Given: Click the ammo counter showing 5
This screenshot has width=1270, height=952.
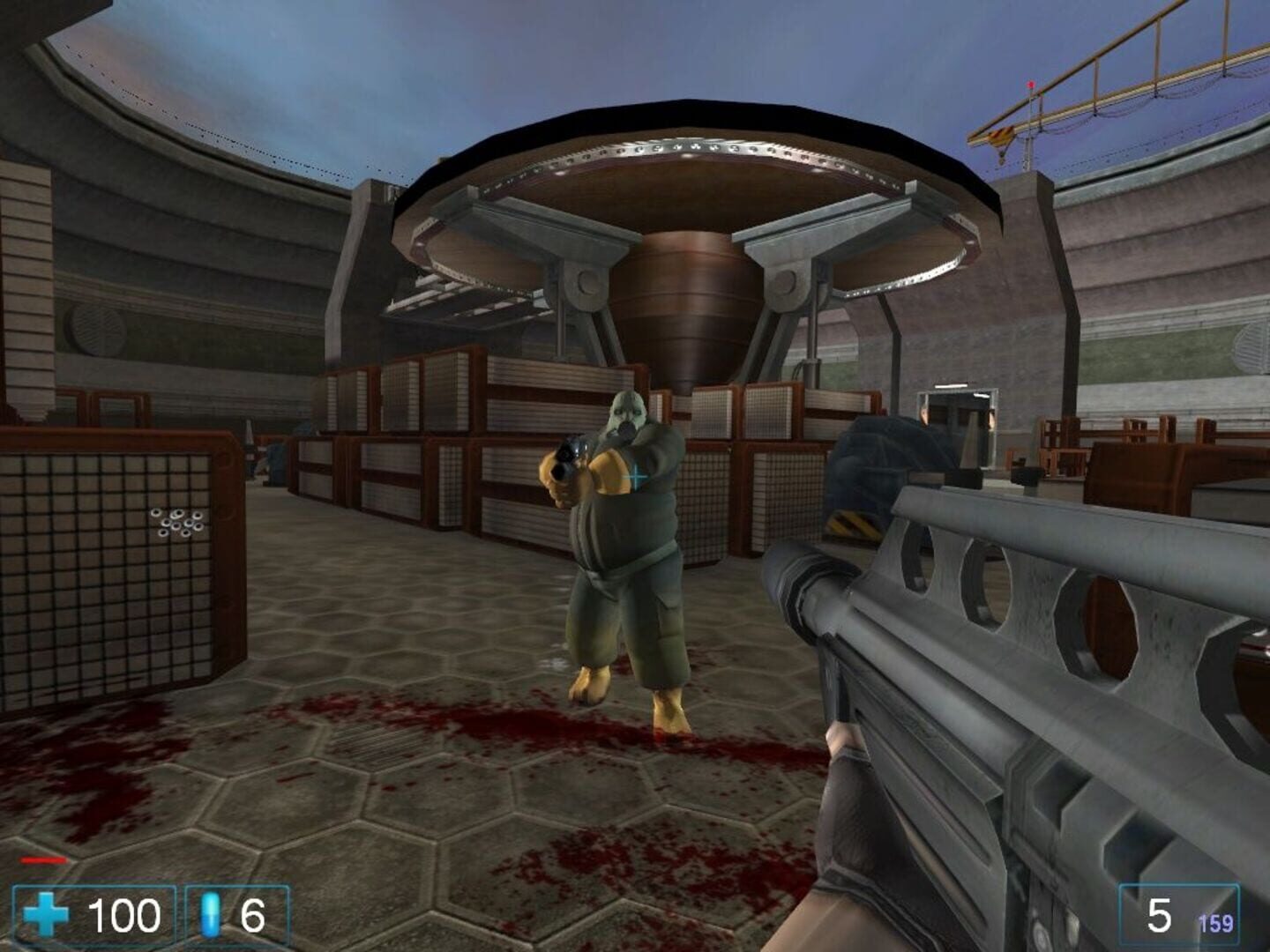Looking at the screenshot, I should [x=1156, y=914].
